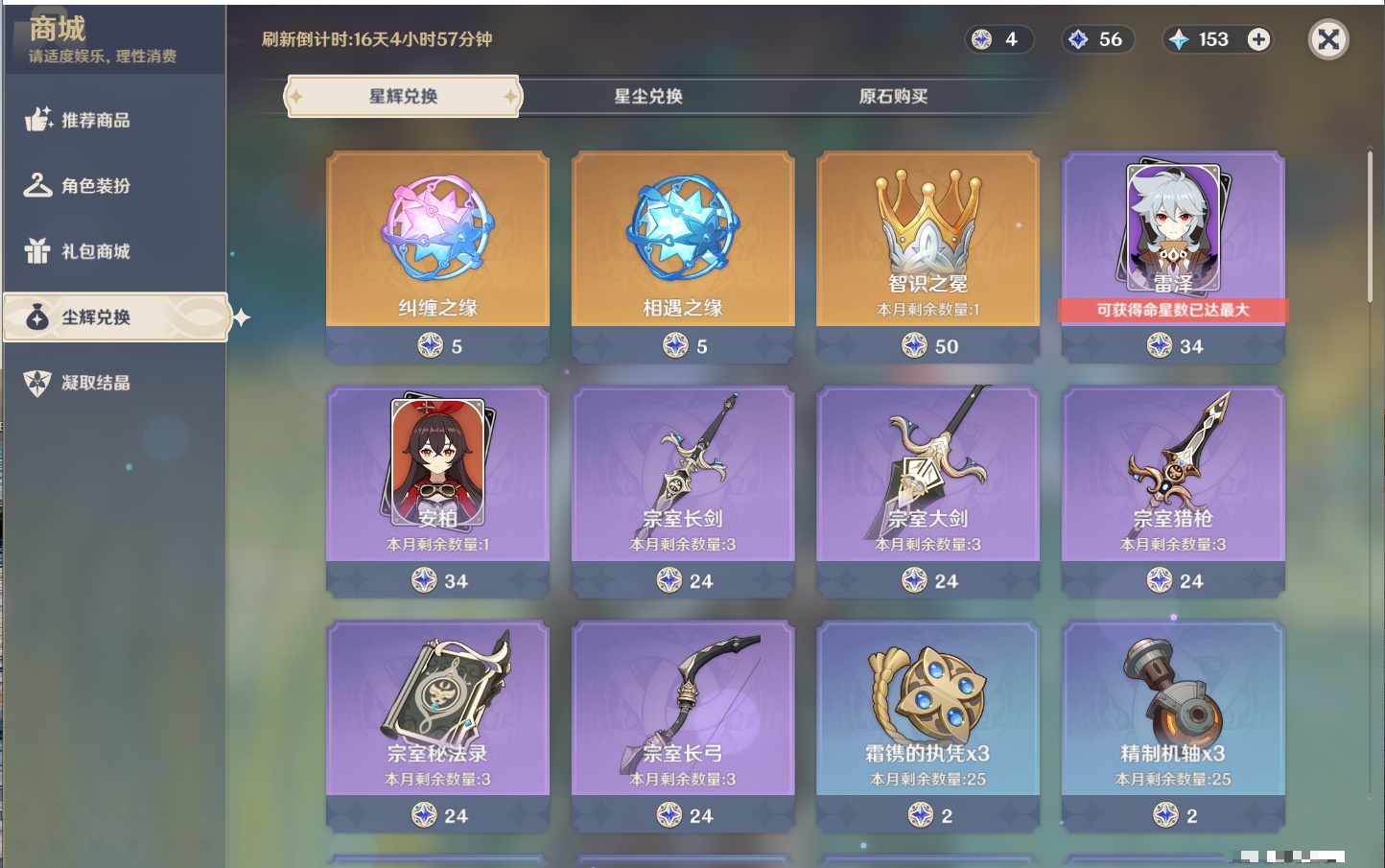Open 角色装扮 via the hanger icon

pyautogui.click(x=37, y=186)
